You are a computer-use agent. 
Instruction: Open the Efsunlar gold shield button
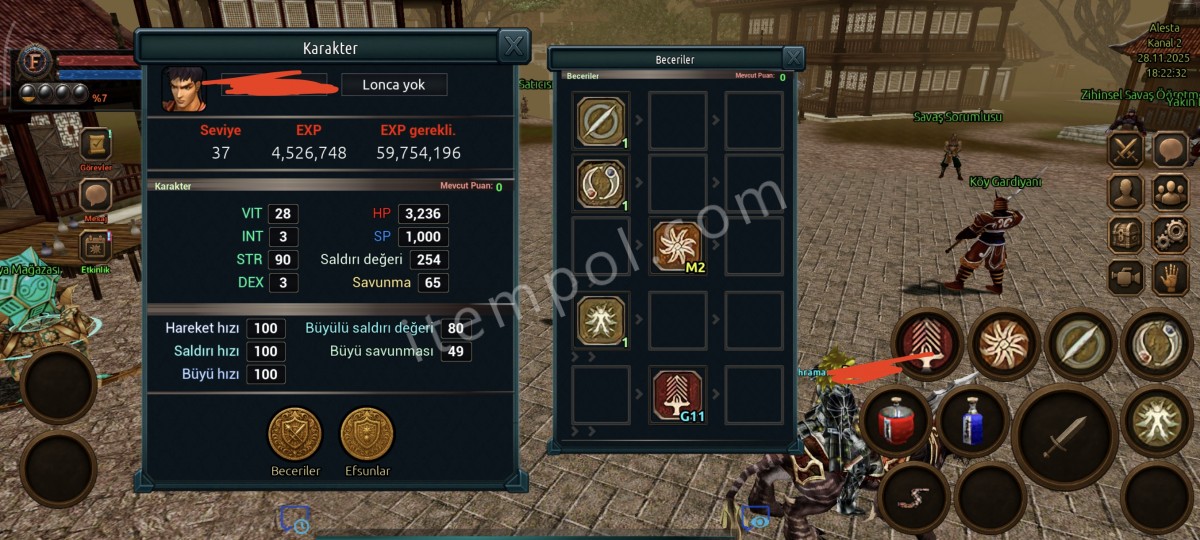point(367,435)
